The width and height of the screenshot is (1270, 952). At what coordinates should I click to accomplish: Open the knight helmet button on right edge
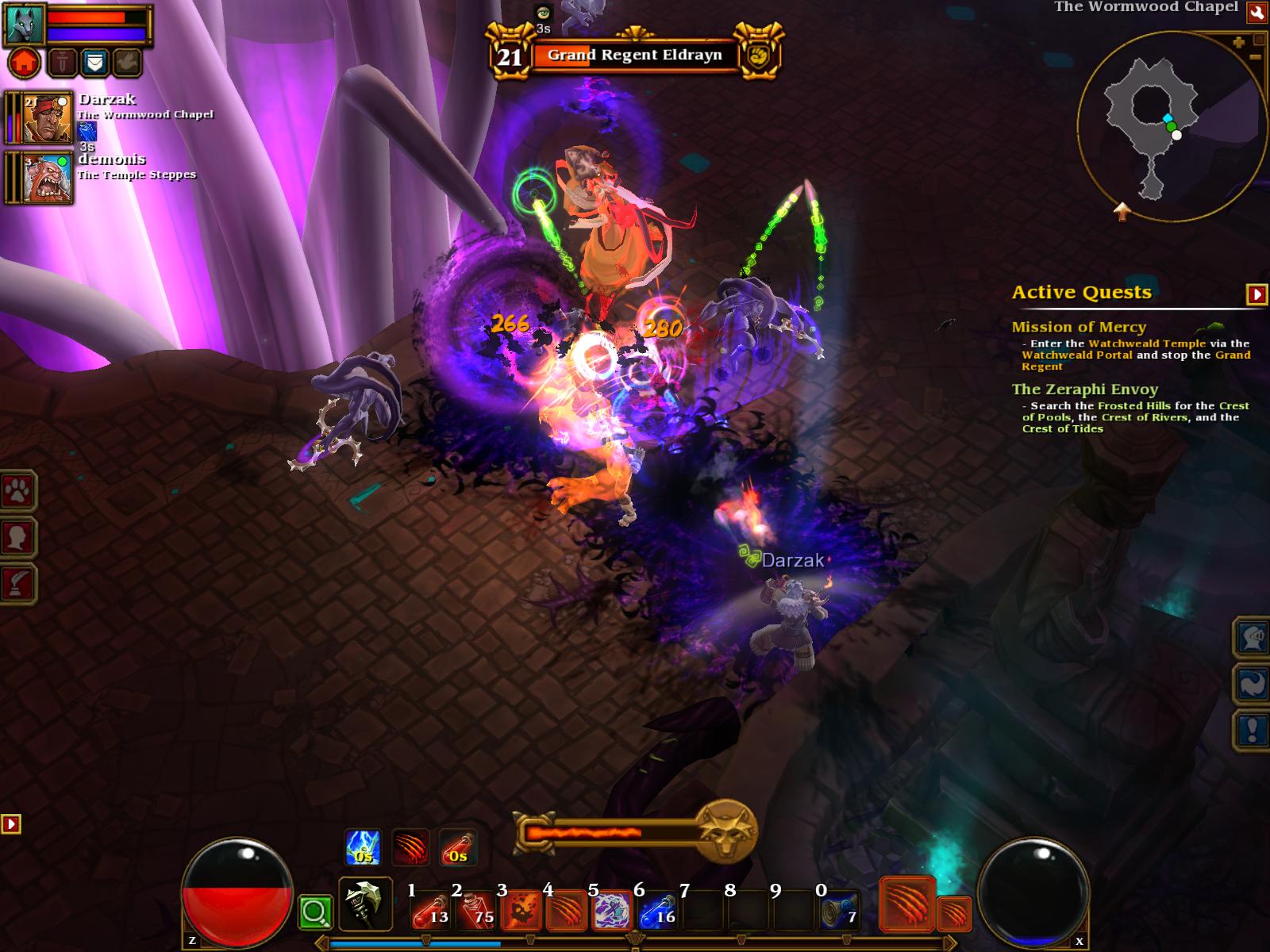pos(1251,637)
